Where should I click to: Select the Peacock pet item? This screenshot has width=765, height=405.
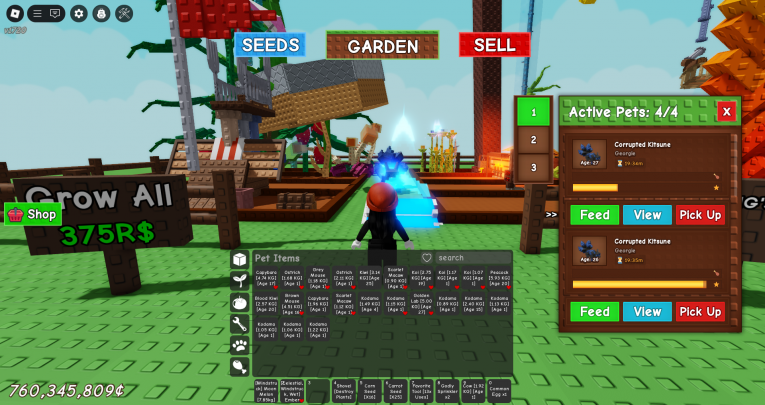pyautogui.click(x=499, y=277)
